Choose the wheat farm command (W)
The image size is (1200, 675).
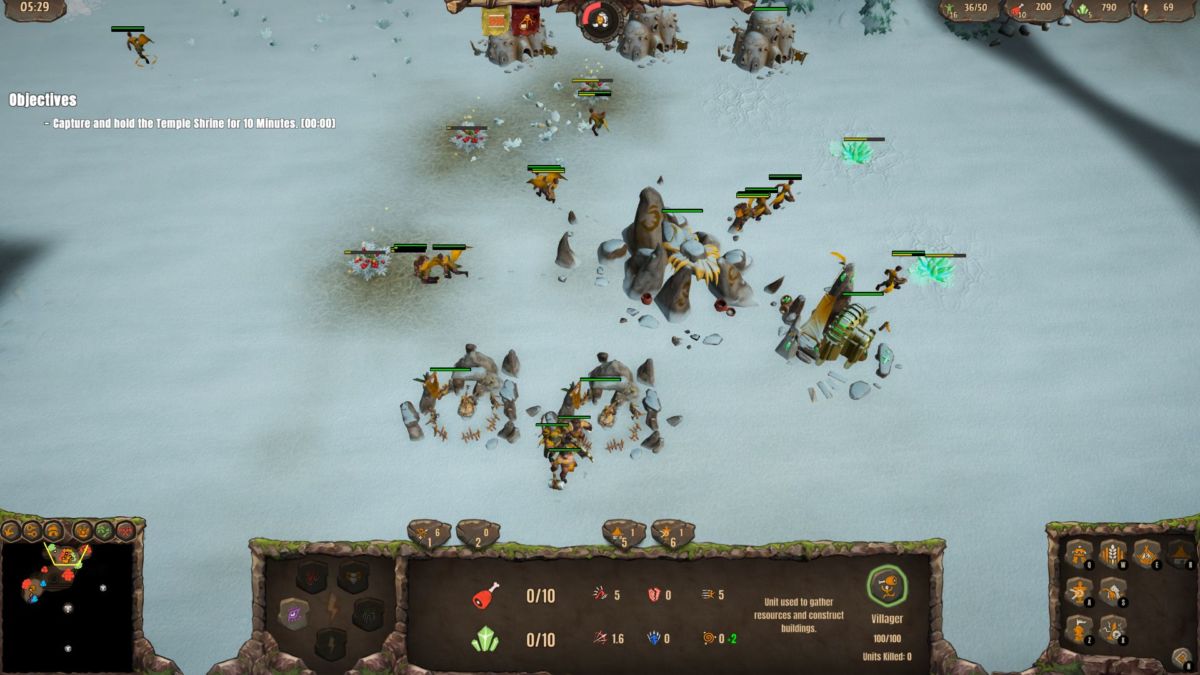point(1112,553)
